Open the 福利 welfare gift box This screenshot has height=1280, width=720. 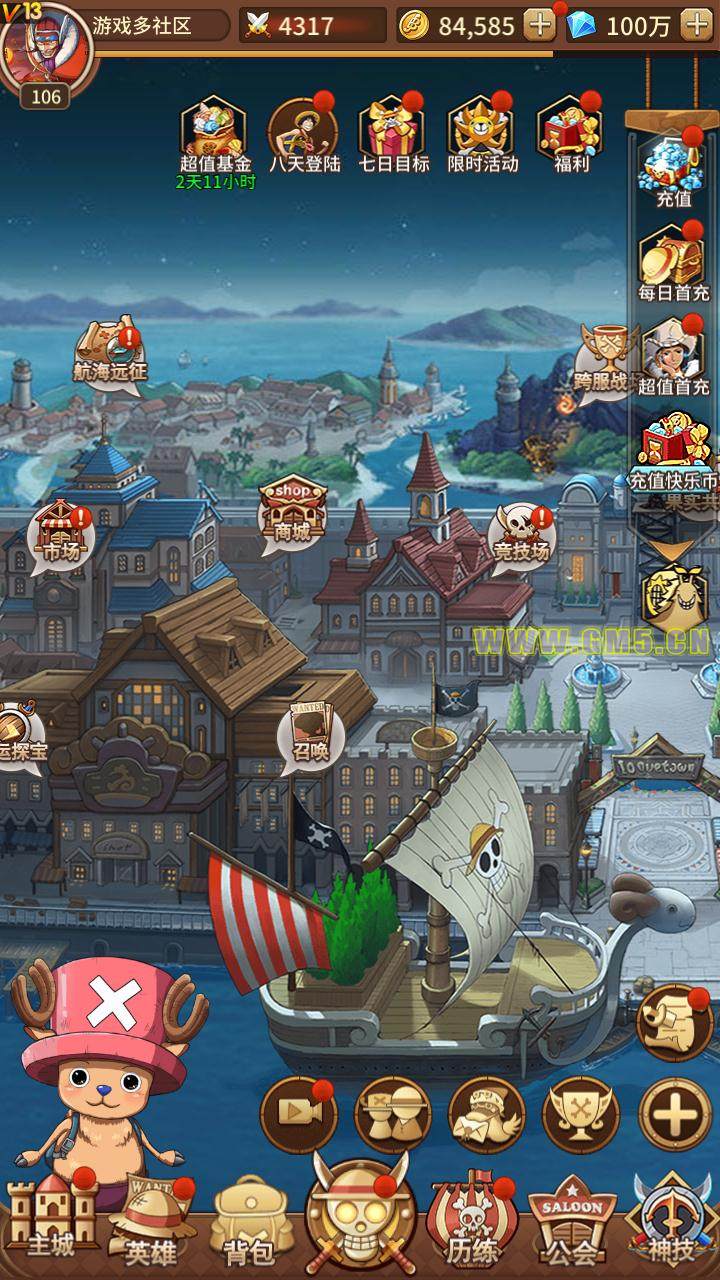[571, 130]
